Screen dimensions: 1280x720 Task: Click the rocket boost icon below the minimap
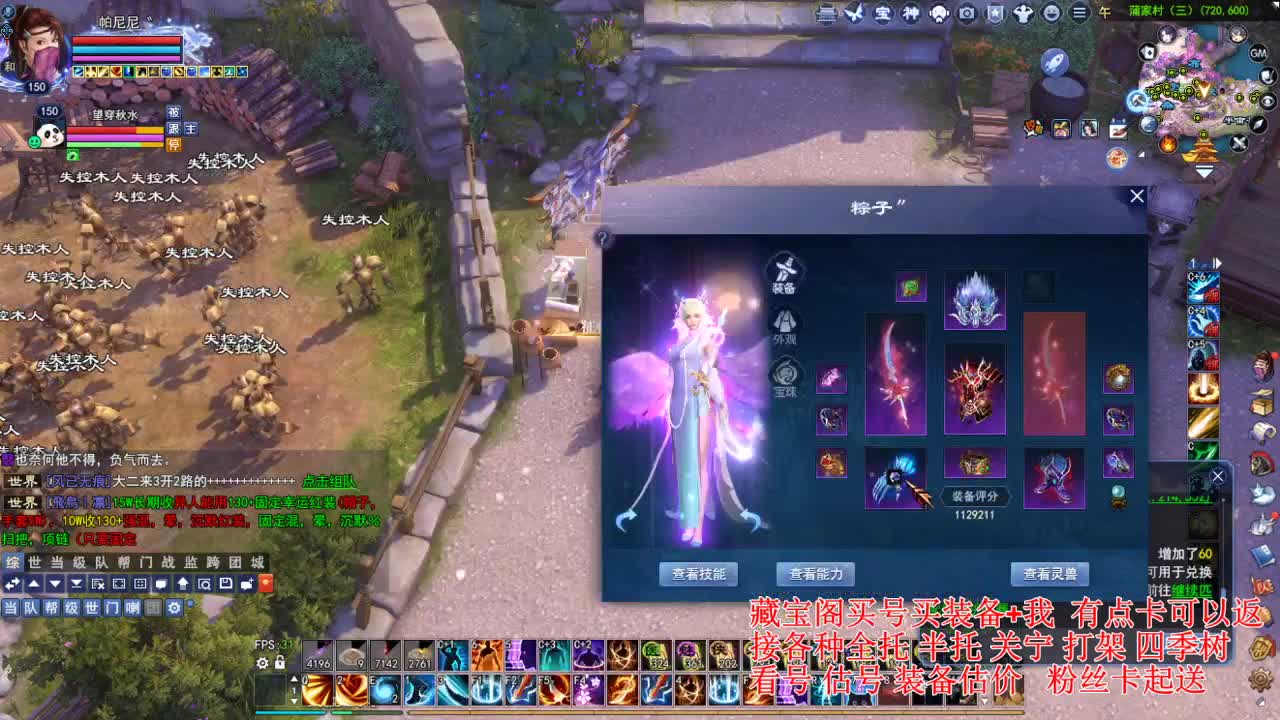point(1053,62)
